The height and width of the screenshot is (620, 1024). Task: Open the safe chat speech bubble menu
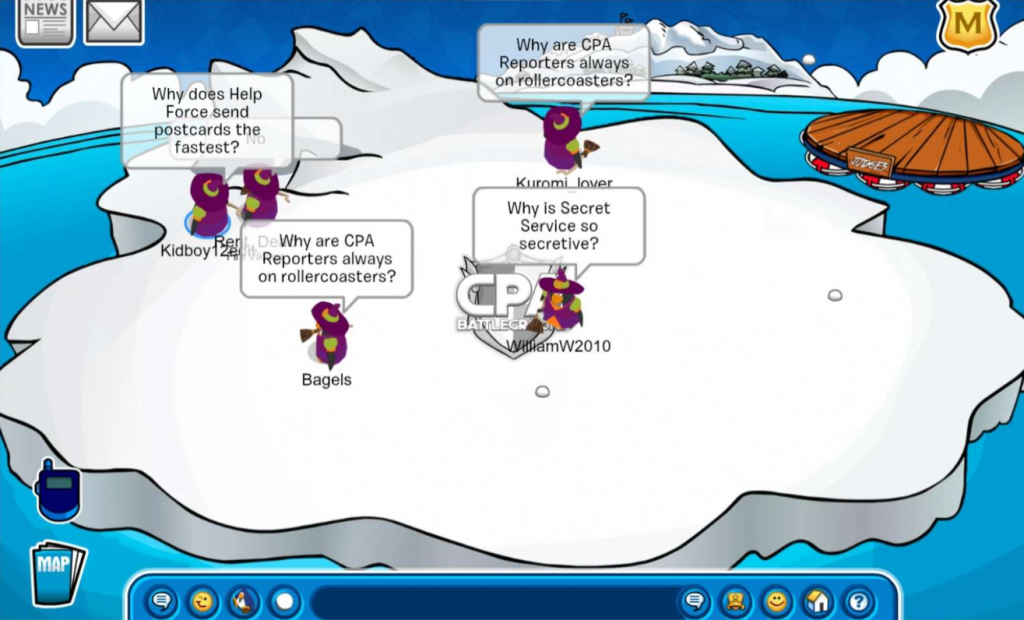[x=162, y=602]
